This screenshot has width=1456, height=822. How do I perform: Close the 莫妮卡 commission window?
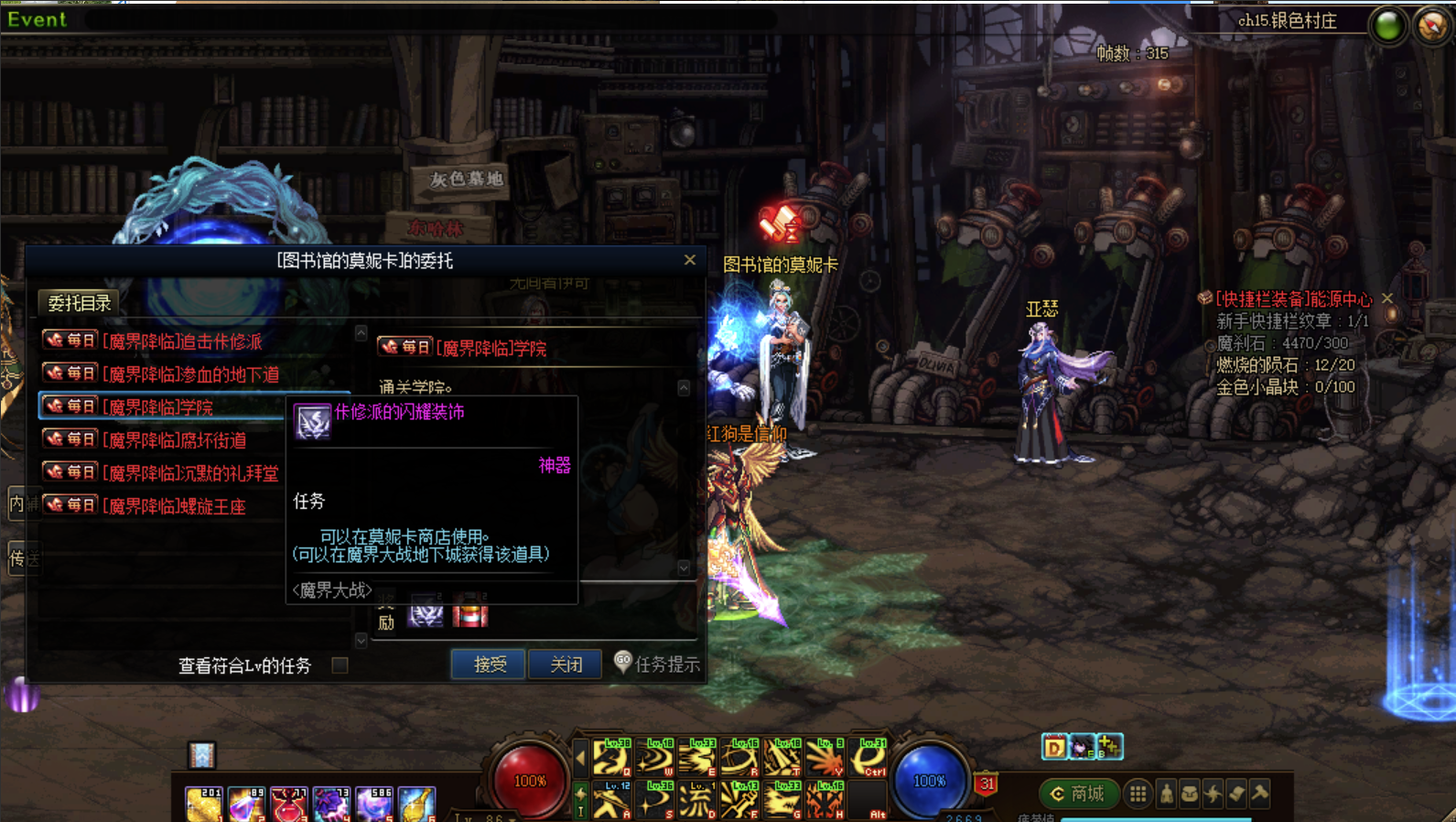pyautogui.click(x=690, y=260)
